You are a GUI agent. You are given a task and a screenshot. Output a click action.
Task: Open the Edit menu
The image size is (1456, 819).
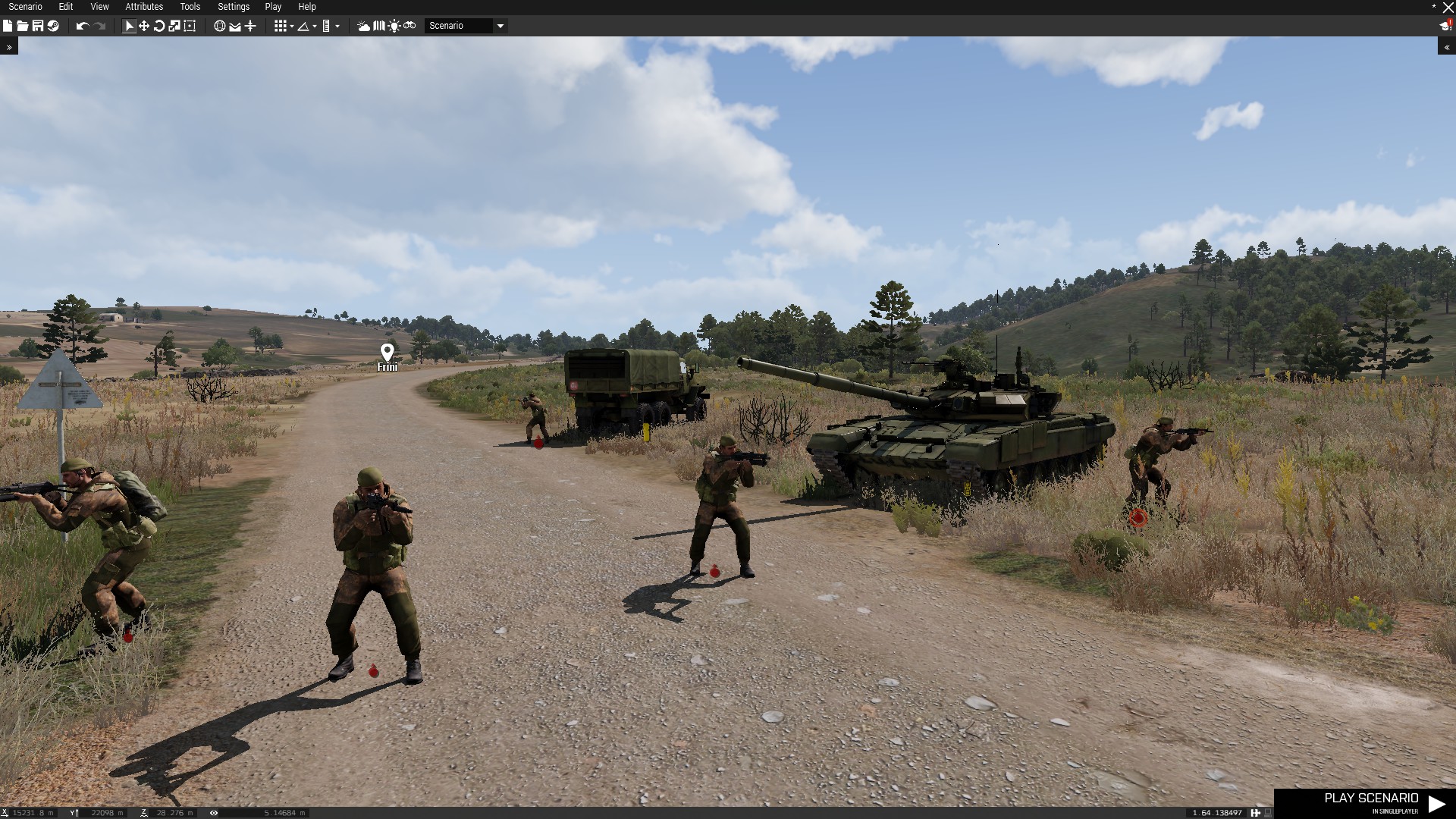pyautogui.click(x=66, y=7)
